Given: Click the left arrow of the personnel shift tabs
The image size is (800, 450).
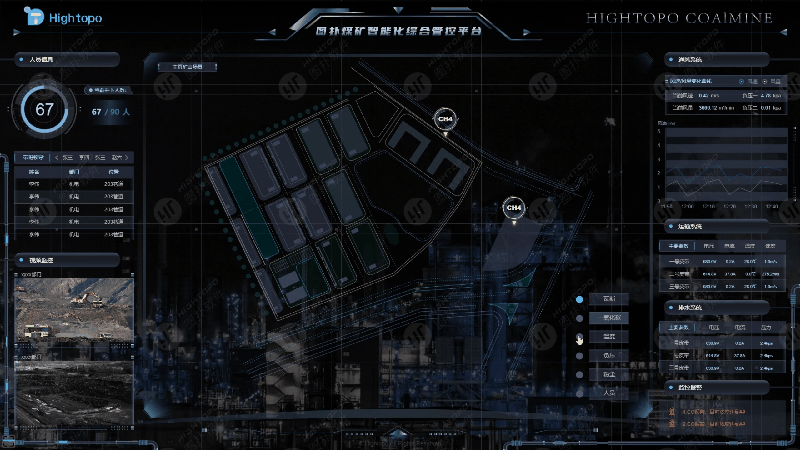Looking at the screenshot, I should click(x=55, y=157).
